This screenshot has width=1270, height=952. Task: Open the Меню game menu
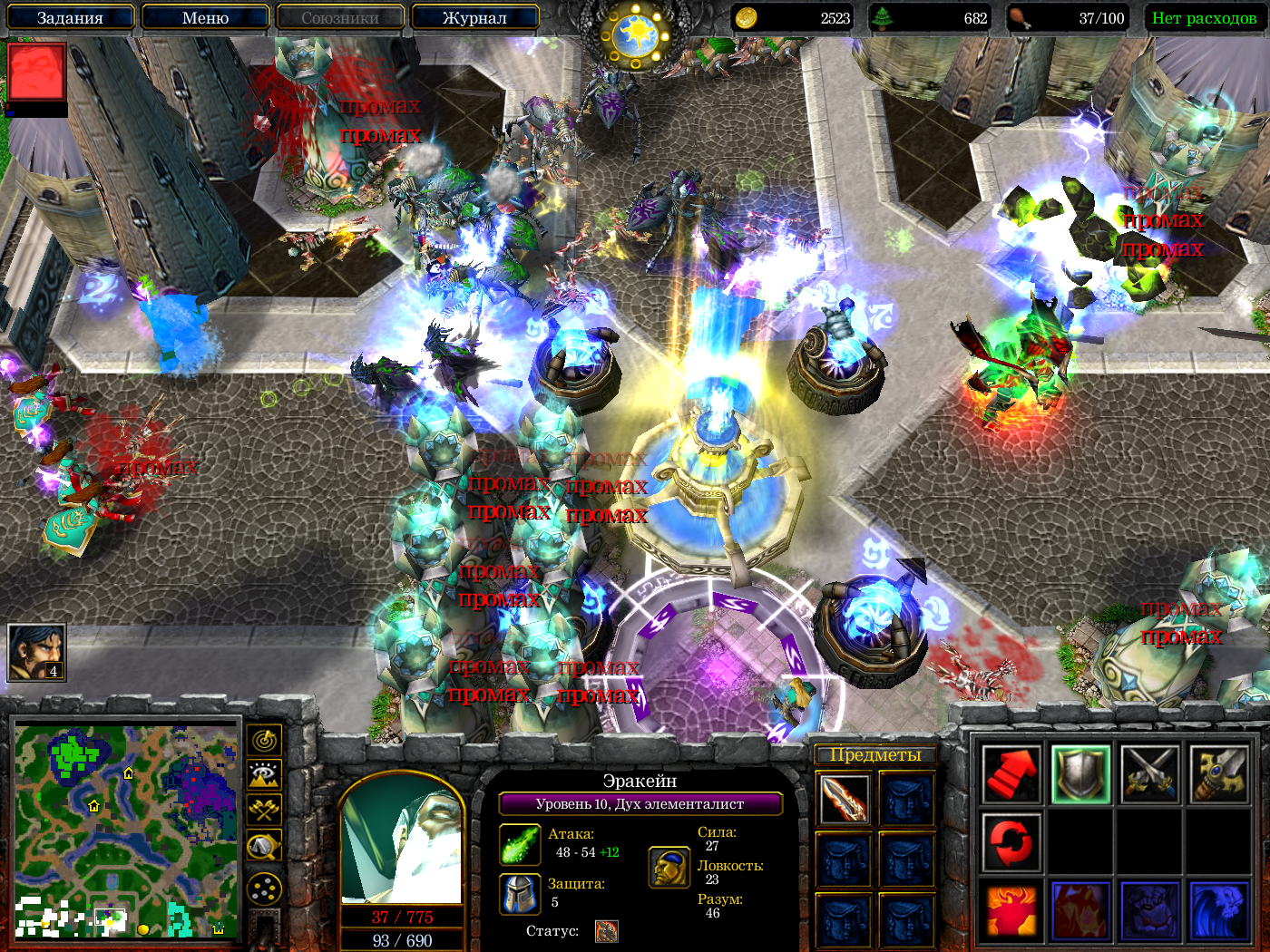click(x=205, y=17)
